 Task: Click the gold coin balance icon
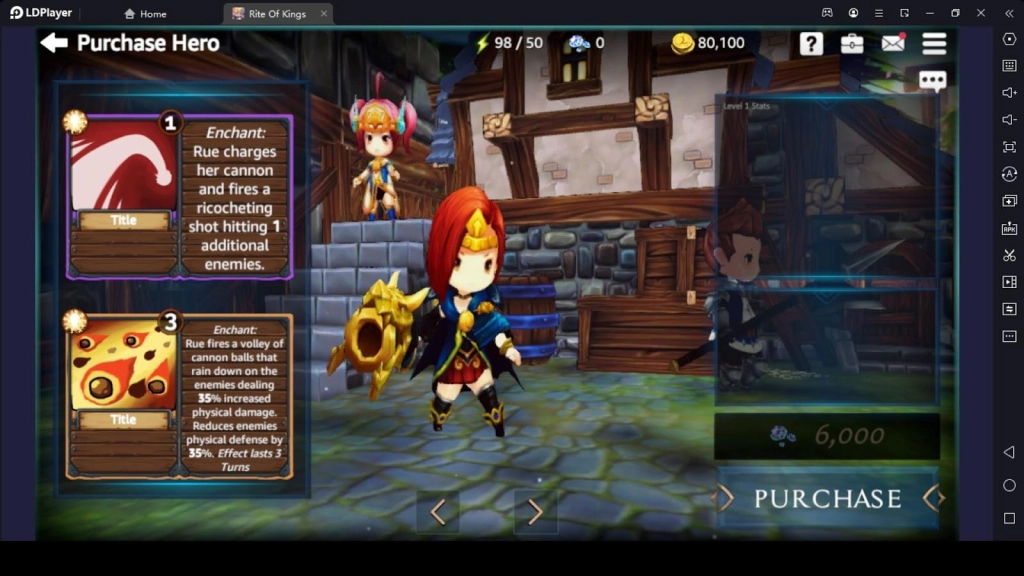coord(683,43)
